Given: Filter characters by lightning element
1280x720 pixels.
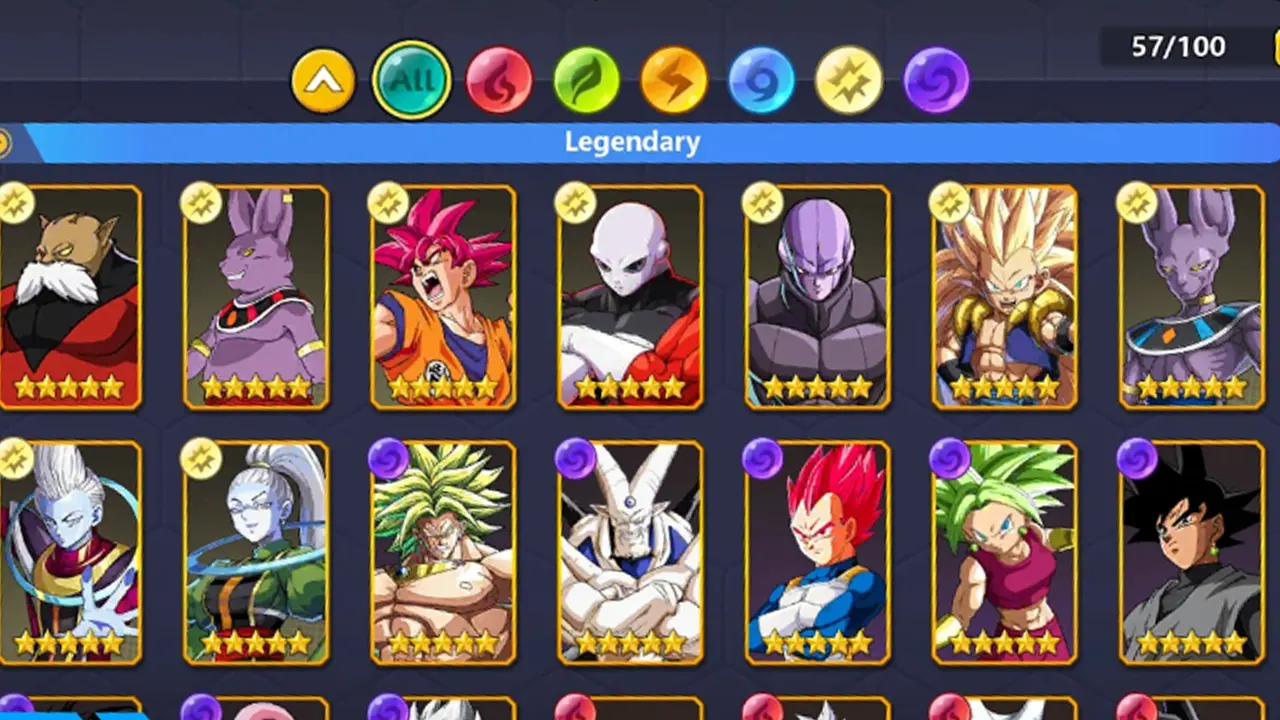Looking at the screenshot, I should coord(673,82).
